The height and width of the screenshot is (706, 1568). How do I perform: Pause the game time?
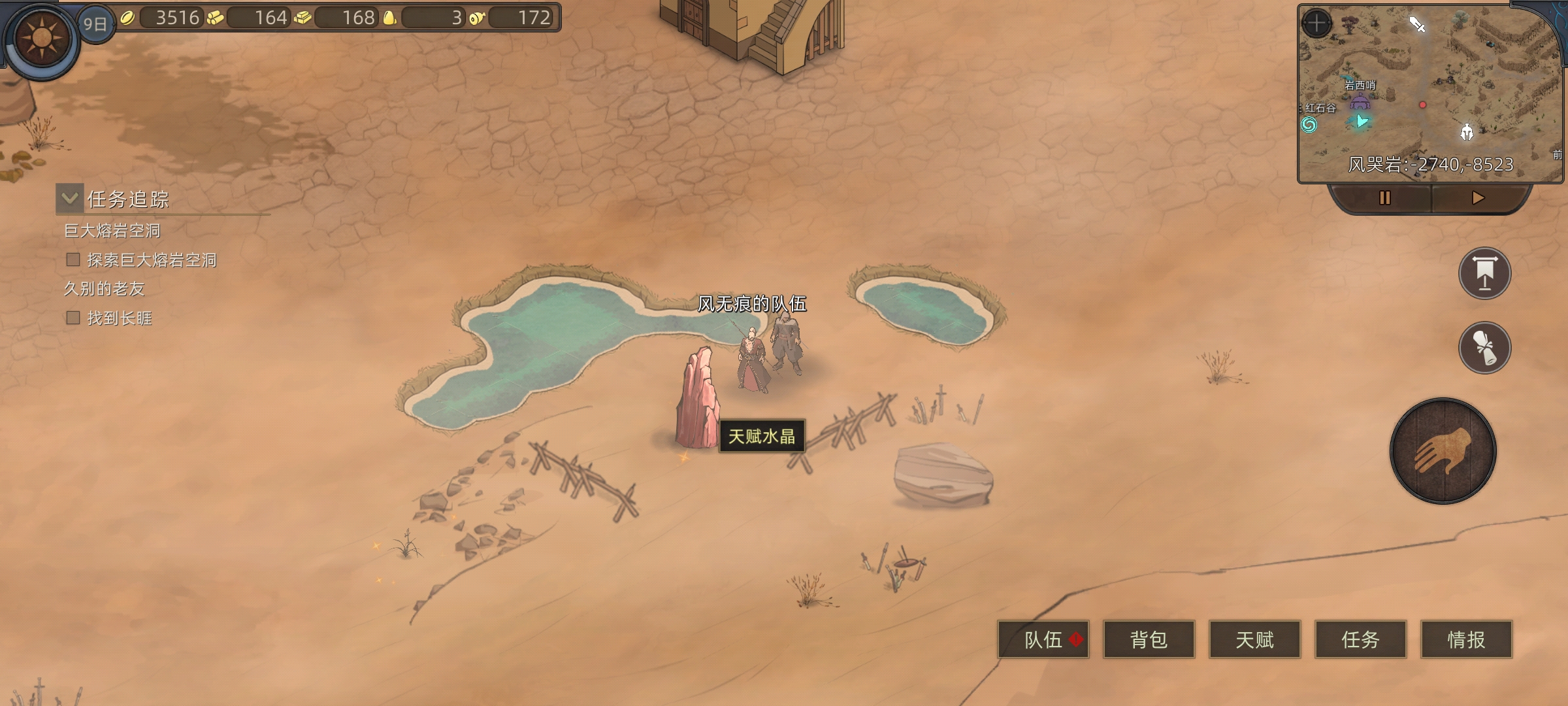coord(1384,197)
